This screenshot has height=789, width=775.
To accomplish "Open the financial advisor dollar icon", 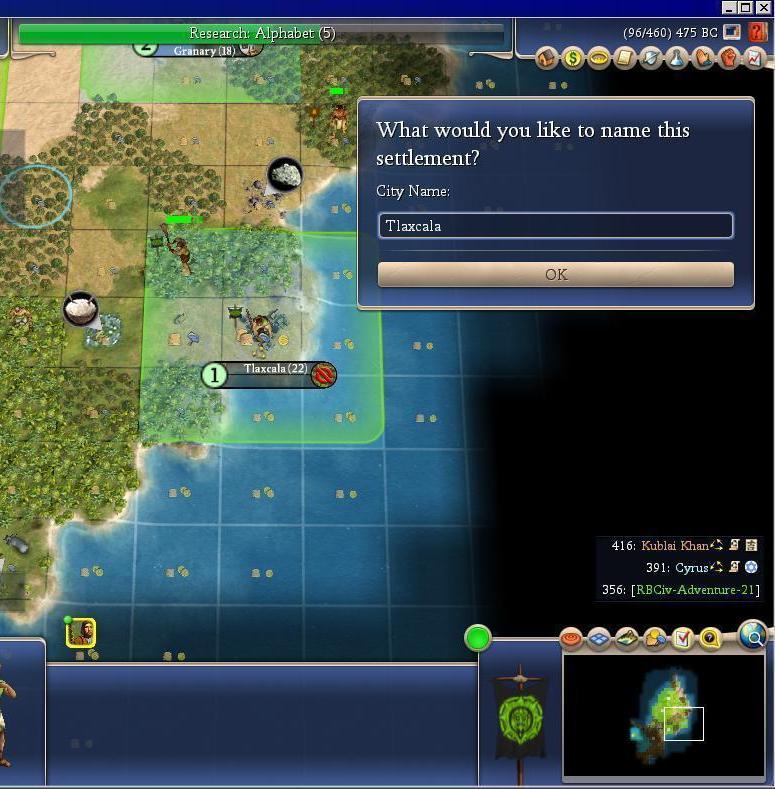I will point(573,58).
